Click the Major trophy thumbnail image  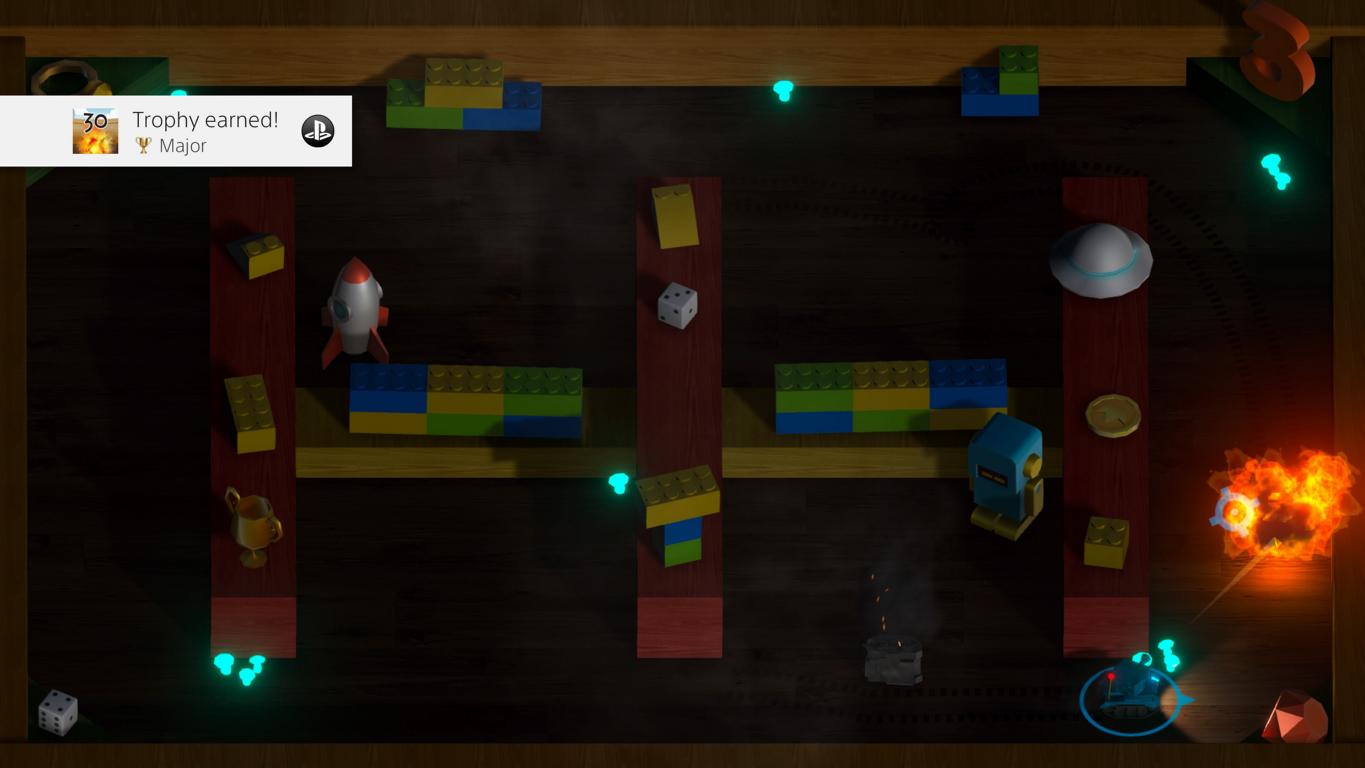pos(95,131)
